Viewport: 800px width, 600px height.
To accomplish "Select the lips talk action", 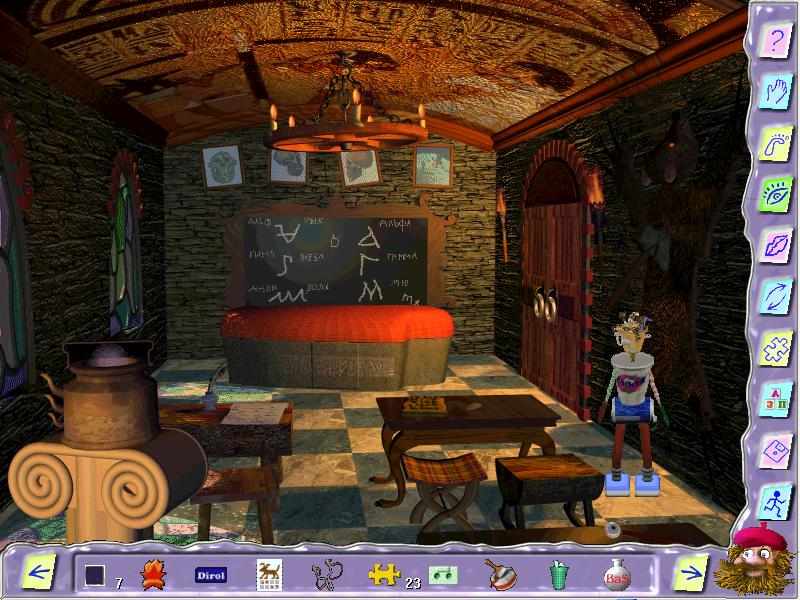I will coord(773,245).
